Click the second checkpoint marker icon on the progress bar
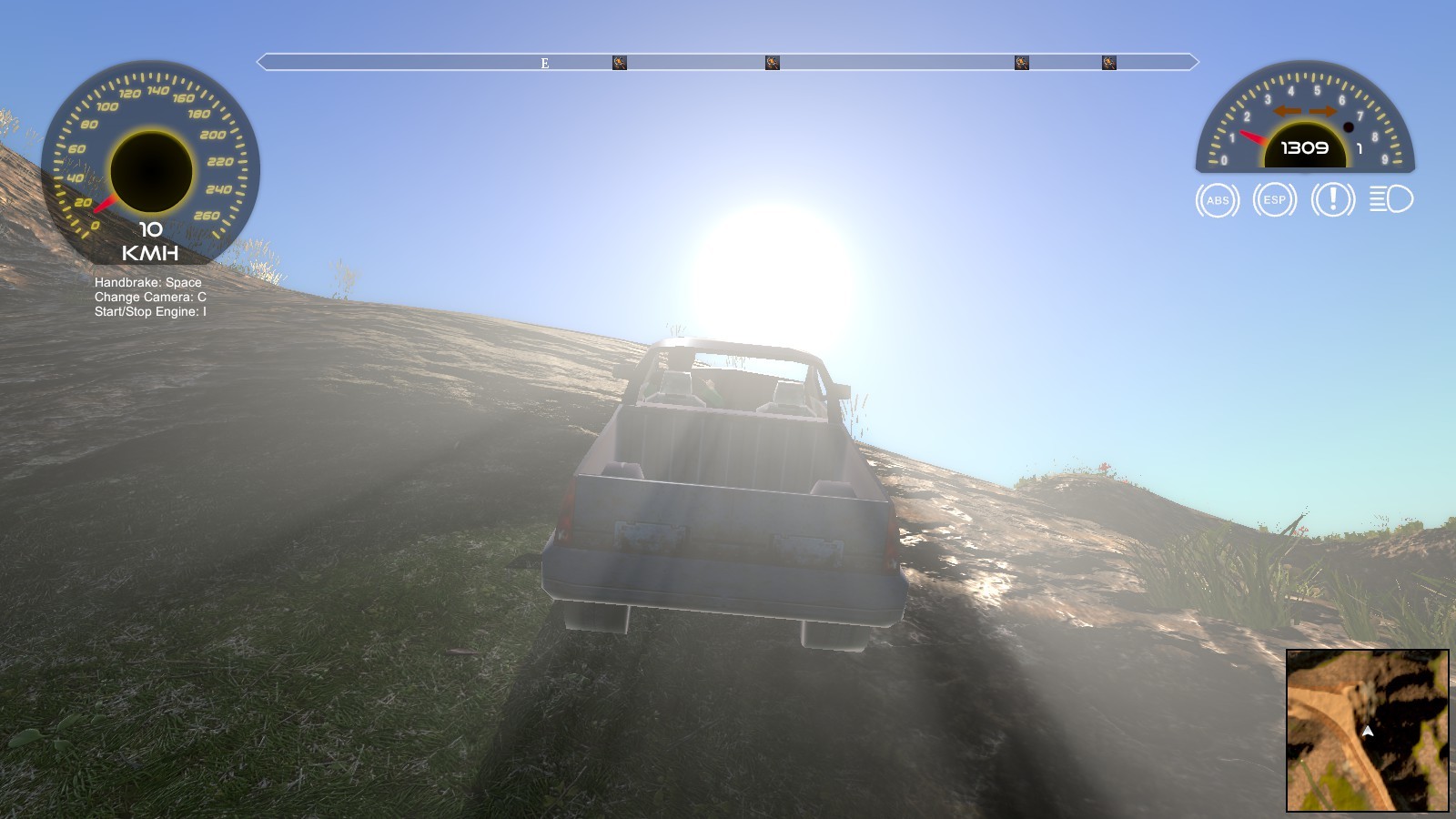Viewport: 1456px width, 819px height. 772,62
